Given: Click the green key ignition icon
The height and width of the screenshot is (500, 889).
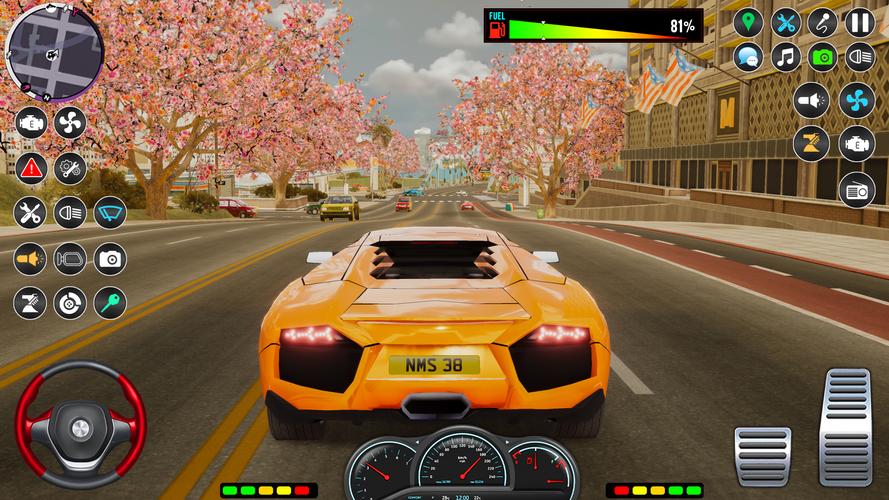Looking at the screenshot, I should tap(110, 303).
